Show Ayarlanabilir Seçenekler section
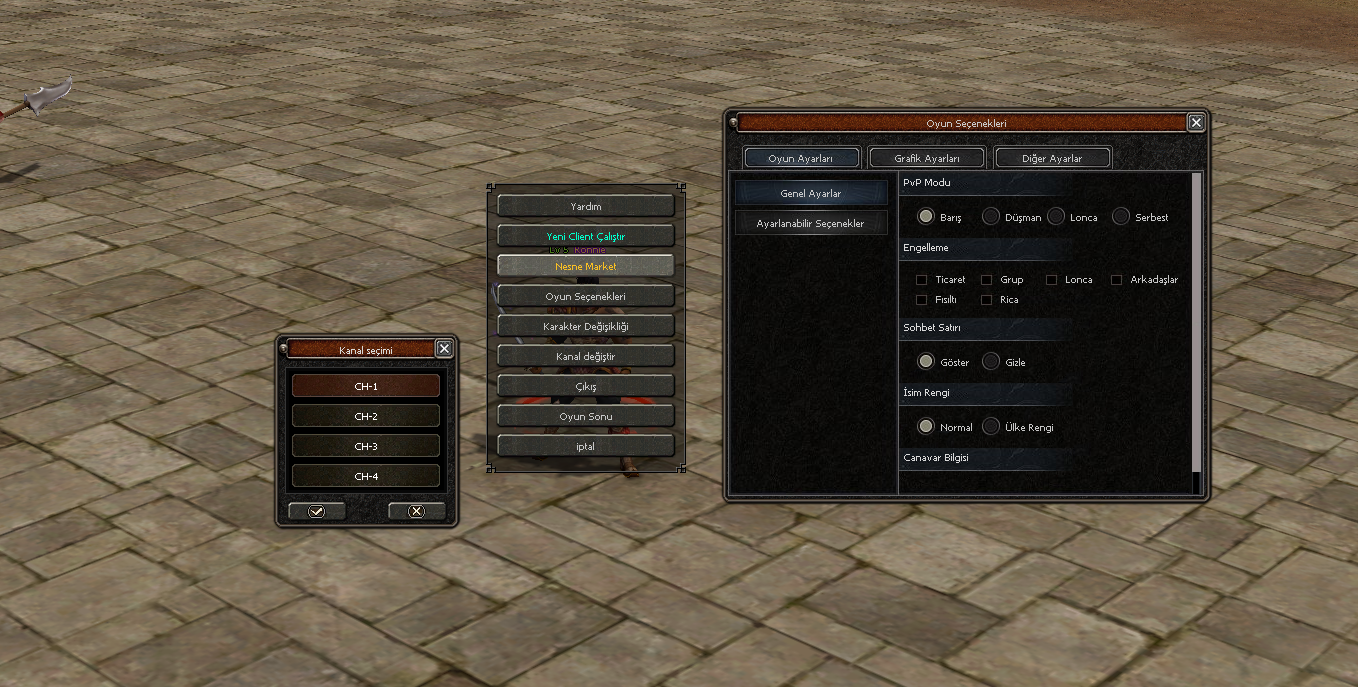This screenshot has height=687, width=1358. click(x=810, y=223)
